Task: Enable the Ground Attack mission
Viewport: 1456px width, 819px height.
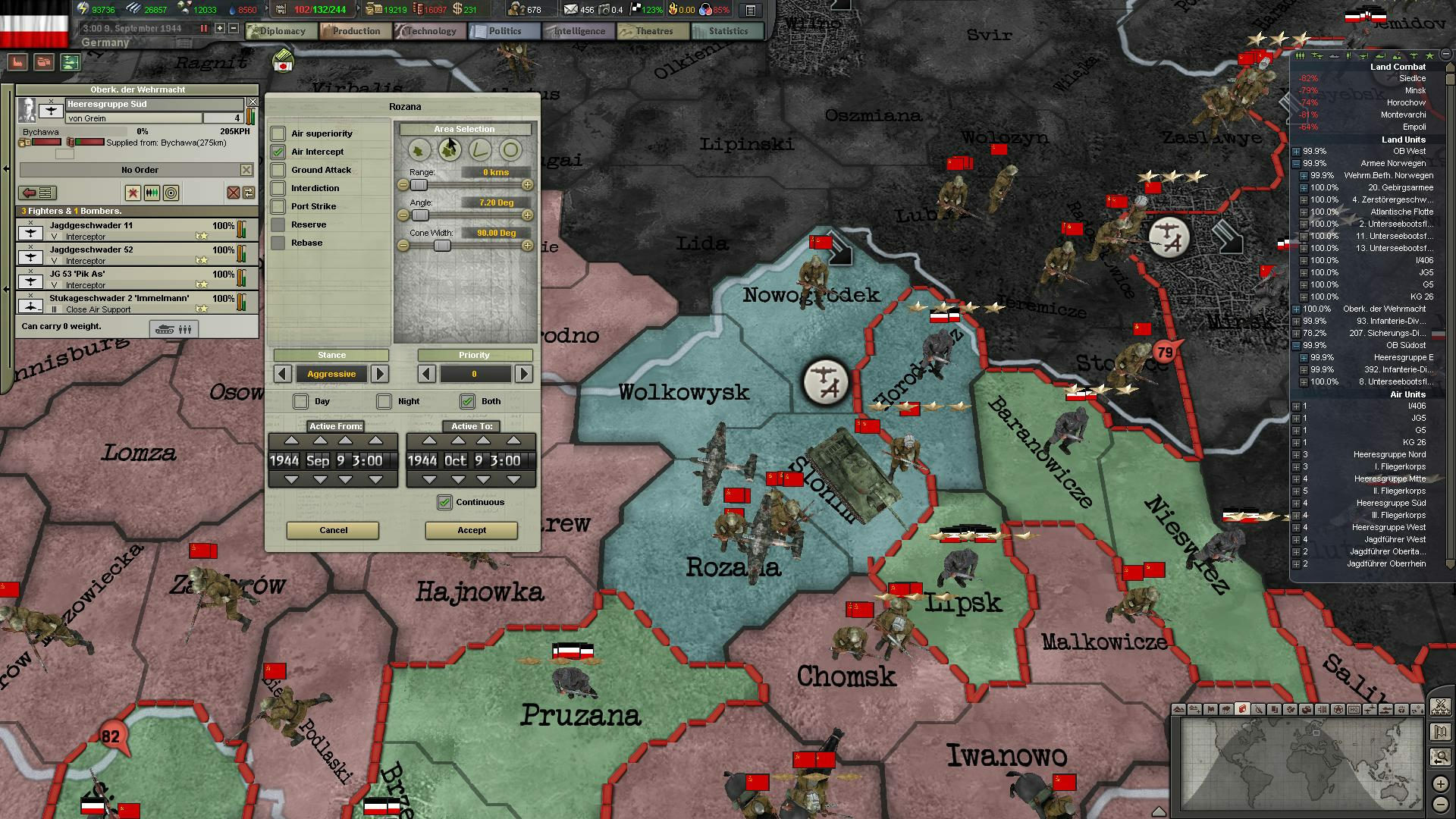Action: coord(278,170)
